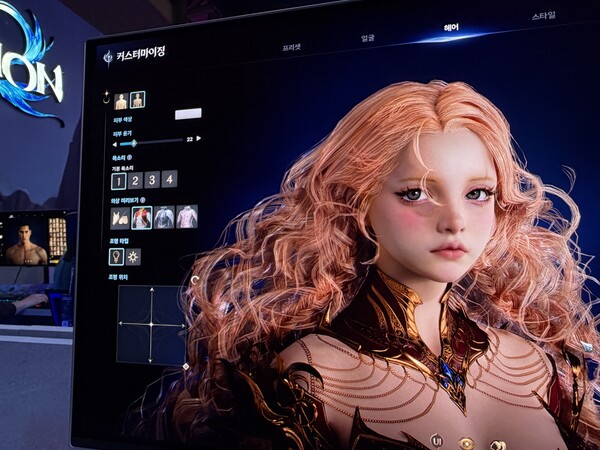Pick voice option 4

click(169, 179)
